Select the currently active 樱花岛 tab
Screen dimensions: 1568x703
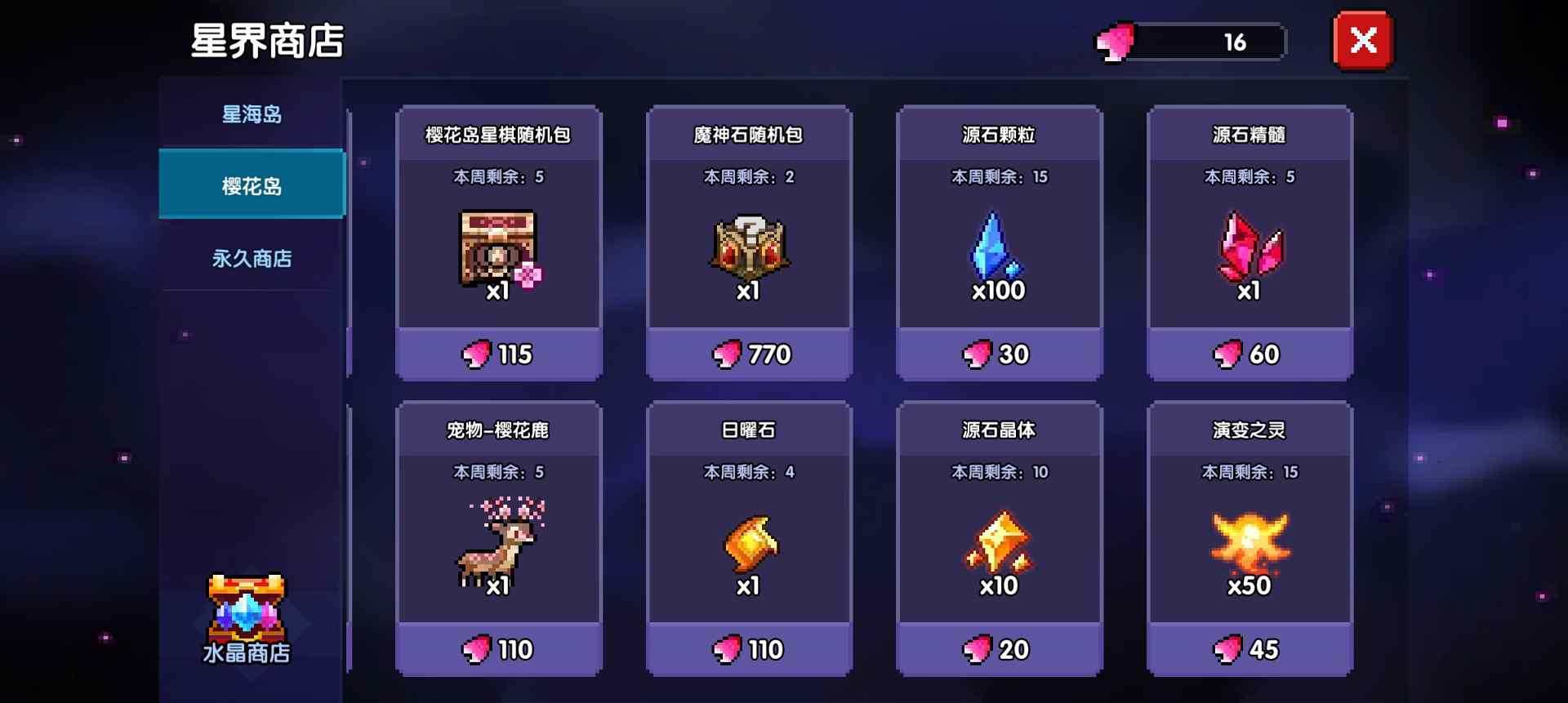click(x=251, y=186)
